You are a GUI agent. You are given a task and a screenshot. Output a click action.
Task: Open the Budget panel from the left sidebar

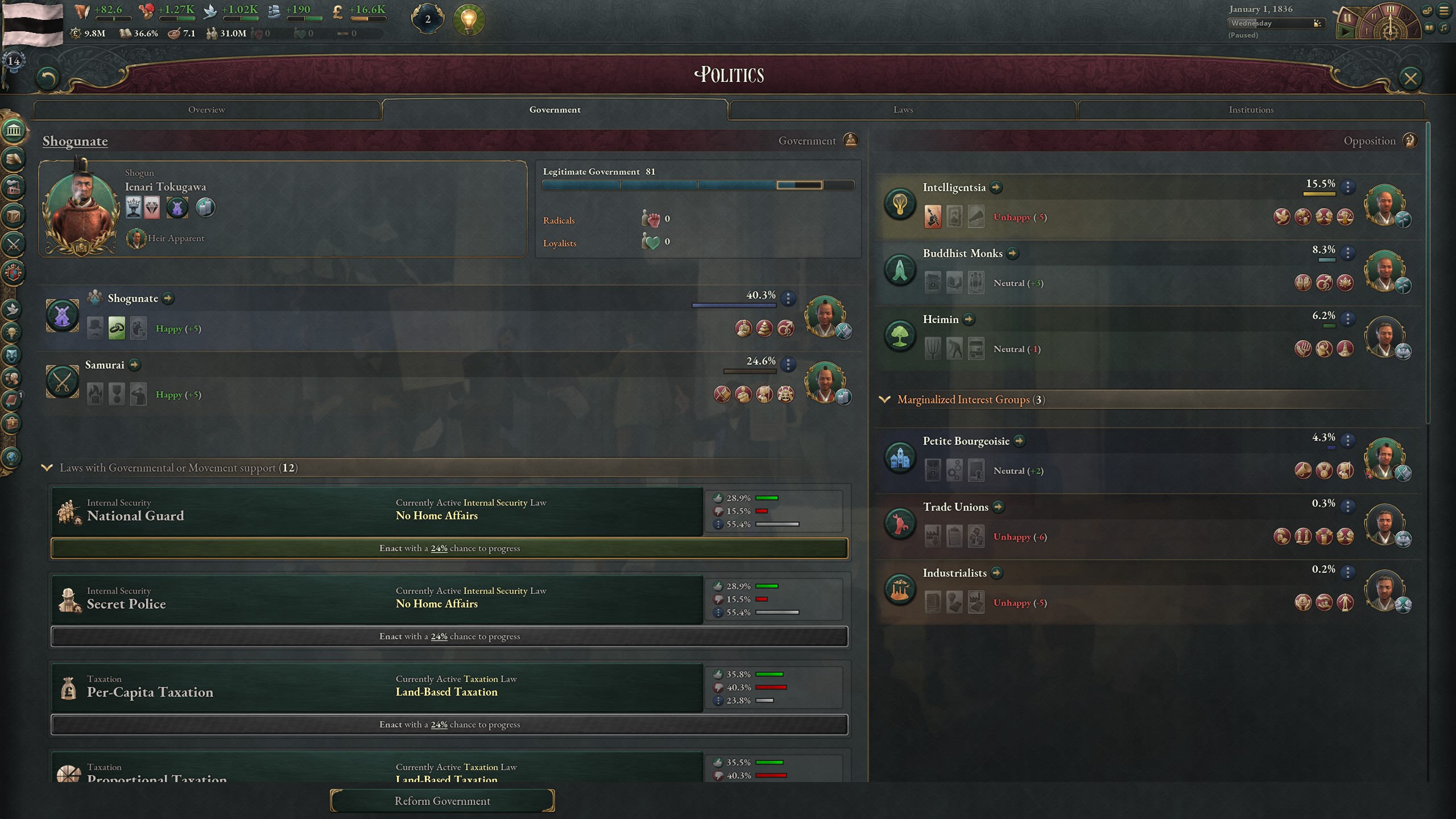pyautogui.click(x=14, y=160)
